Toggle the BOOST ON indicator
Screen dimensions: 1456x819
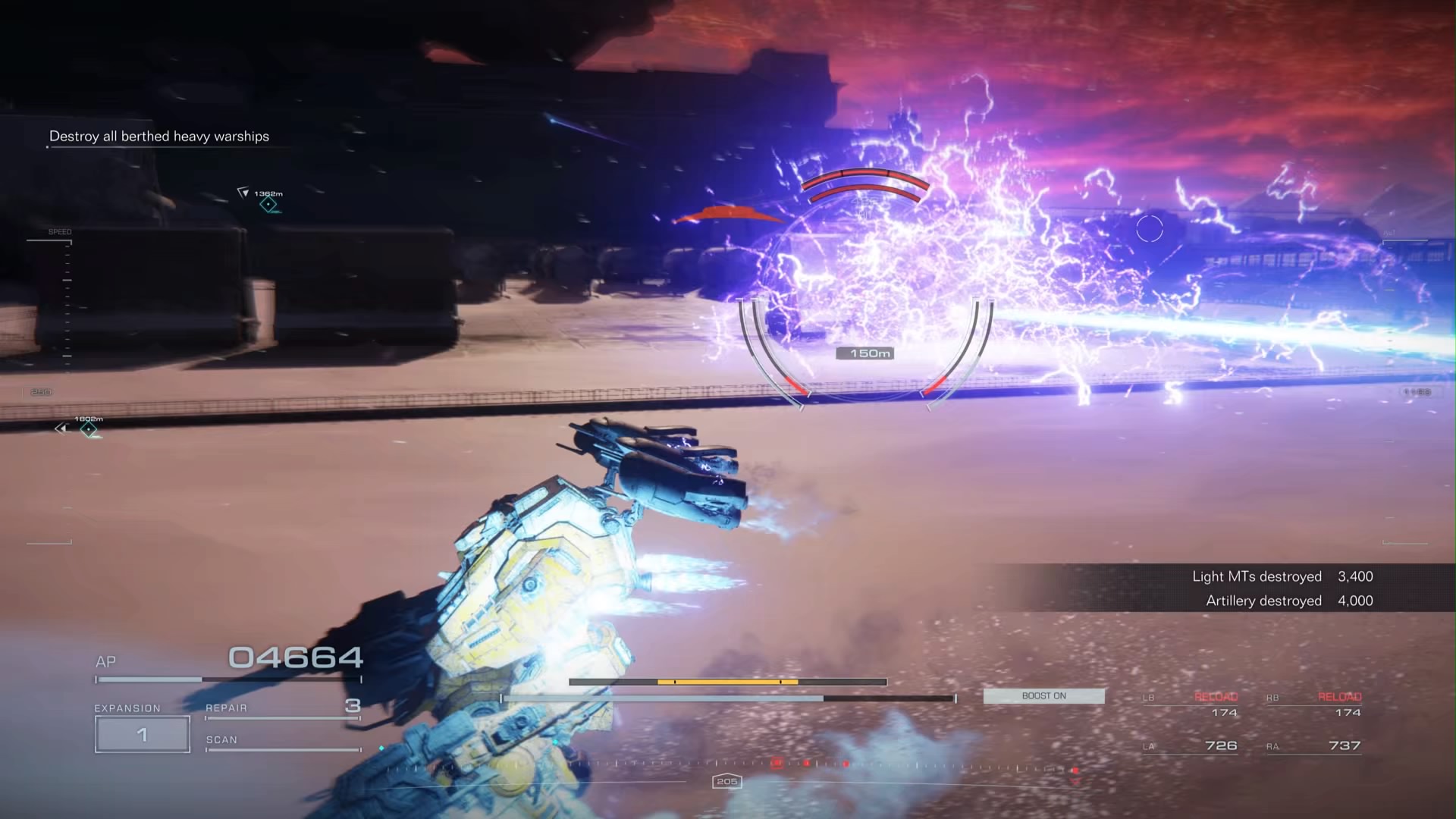(1043, 696)
